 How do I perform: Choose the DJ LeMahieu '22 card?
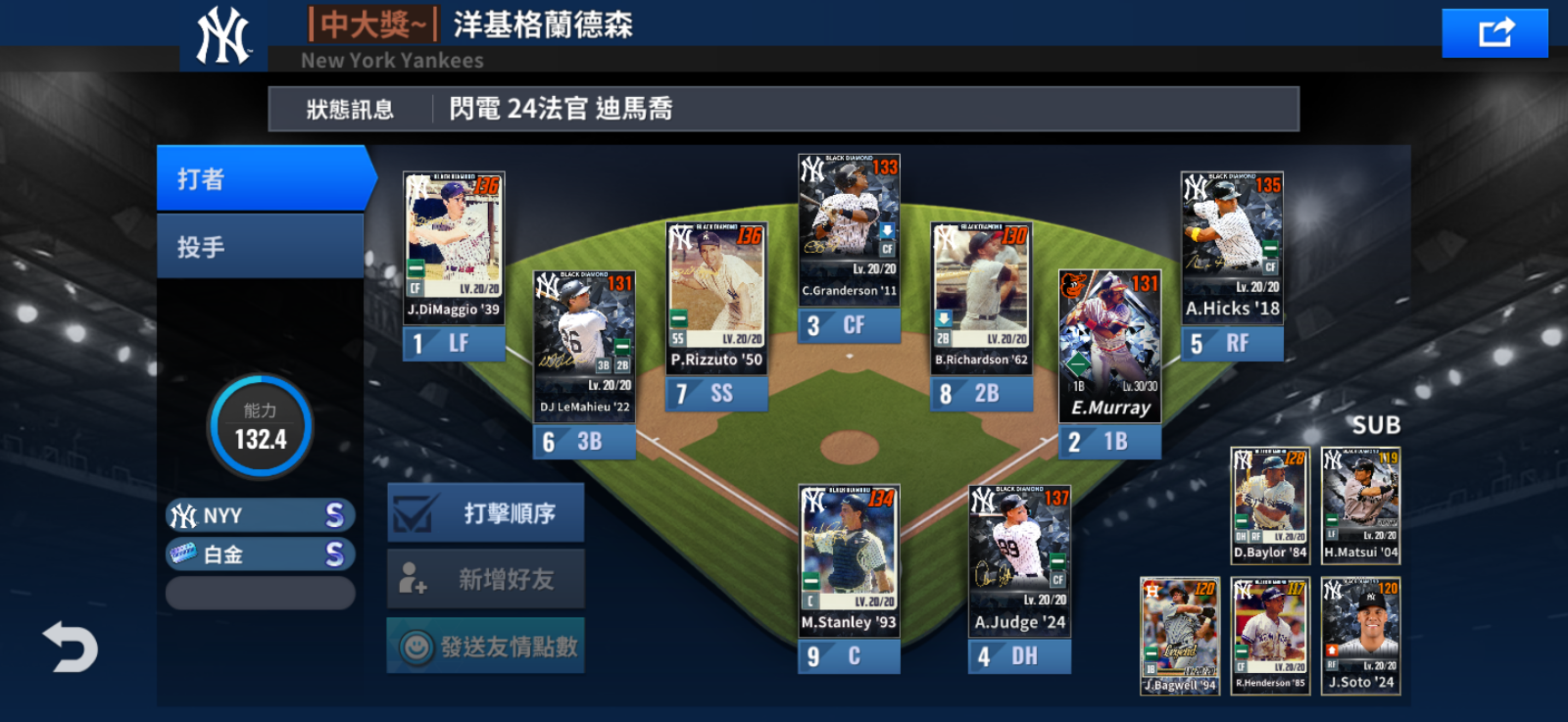pyautogui.click(x=584, y=346)
